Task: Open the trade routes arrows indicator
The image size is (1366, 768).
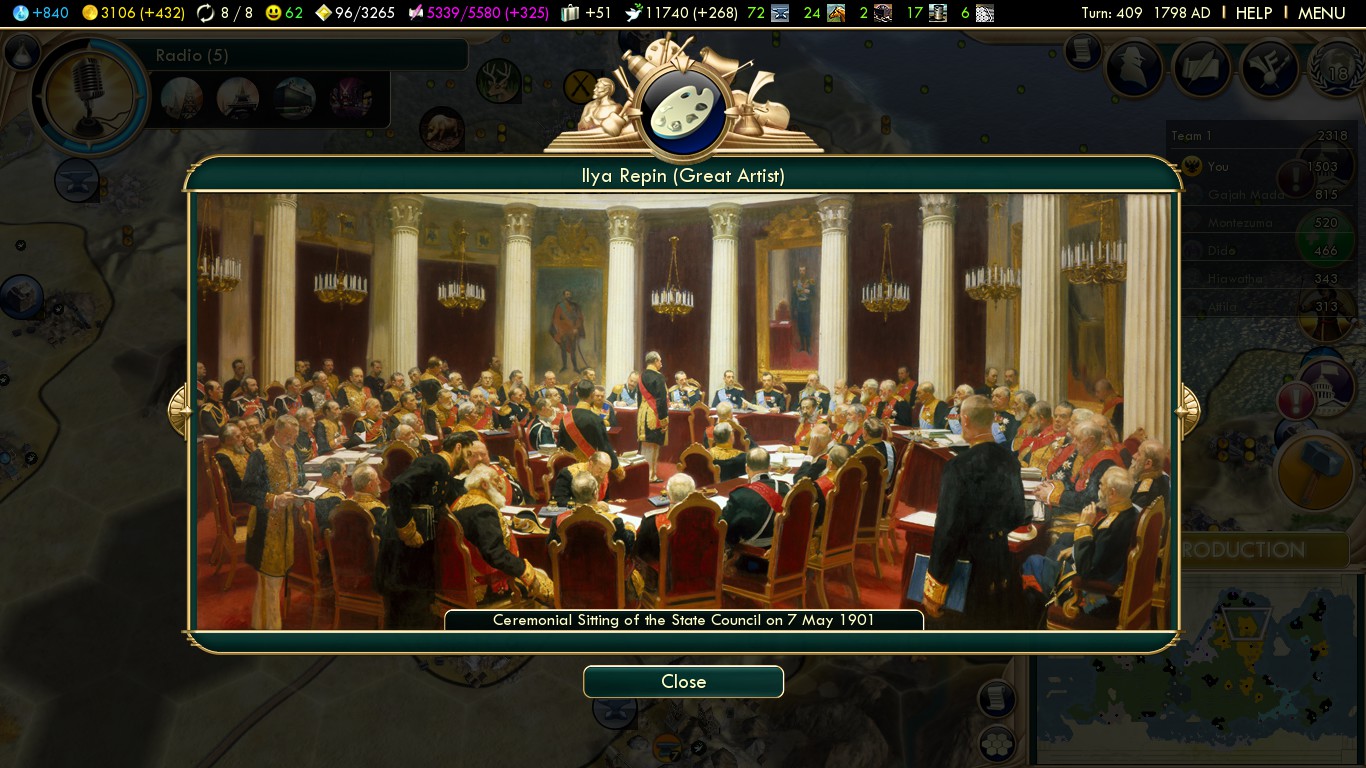Action: [x=225, y=13]
